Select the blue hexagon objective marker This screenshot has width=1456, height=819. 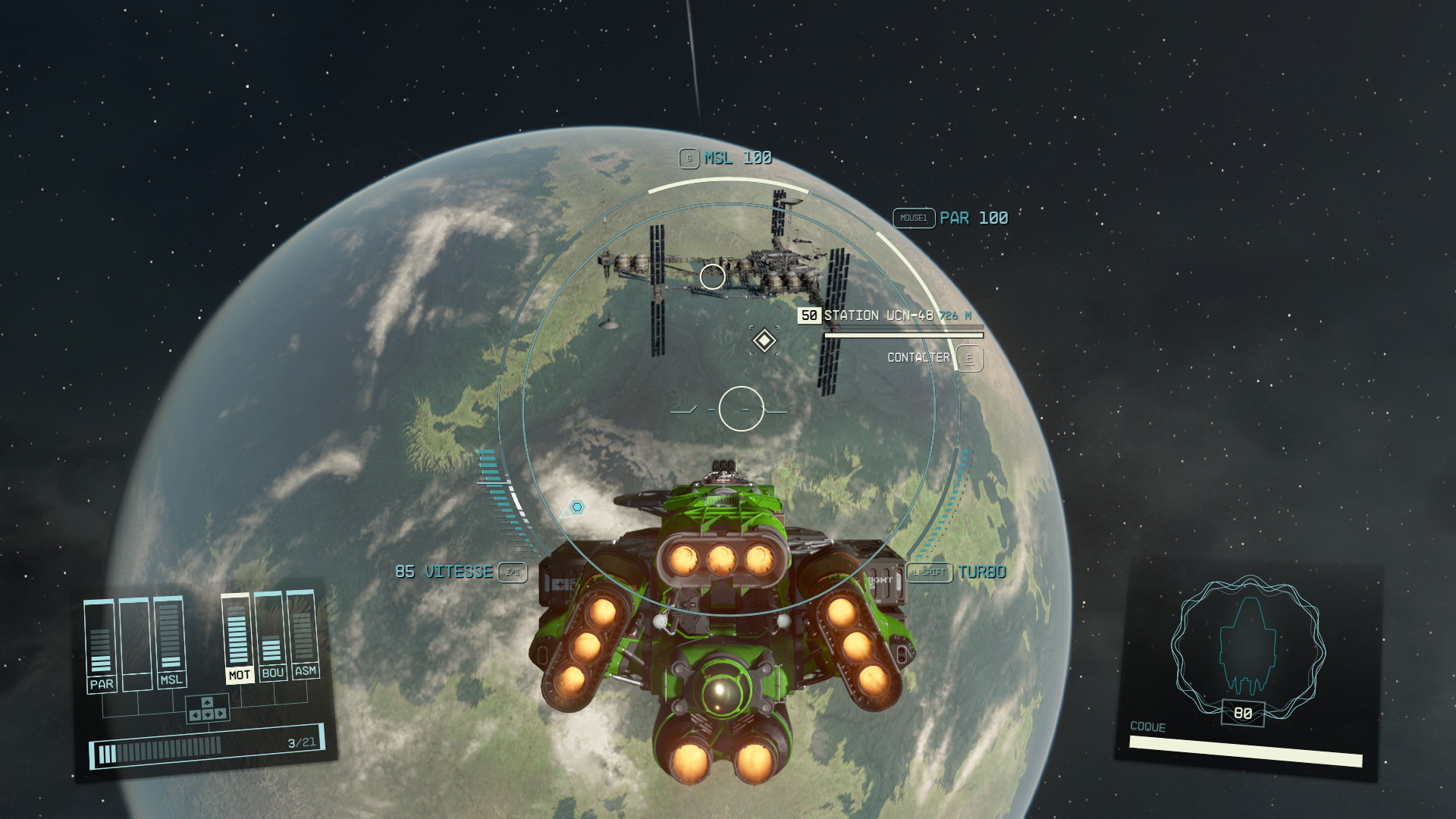click(x=577, y=507)
